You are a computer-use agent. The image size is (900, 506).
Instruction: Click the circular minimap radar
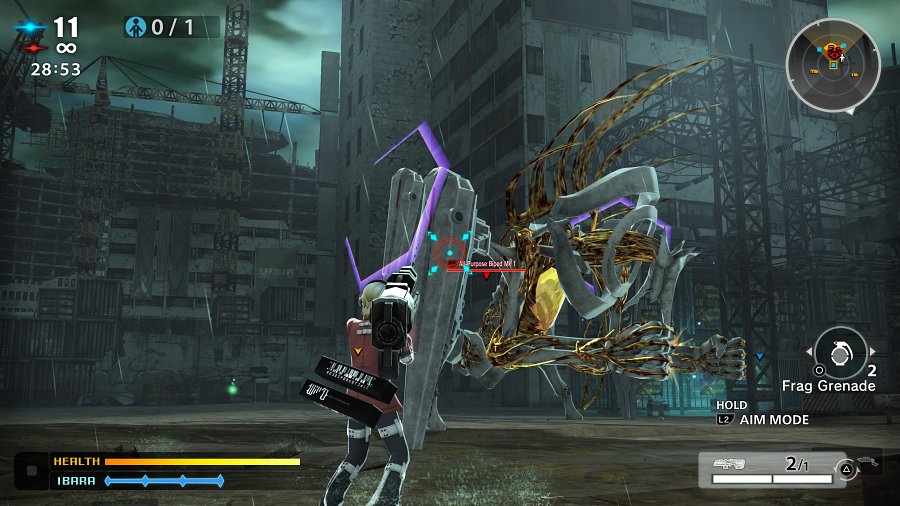832,65
